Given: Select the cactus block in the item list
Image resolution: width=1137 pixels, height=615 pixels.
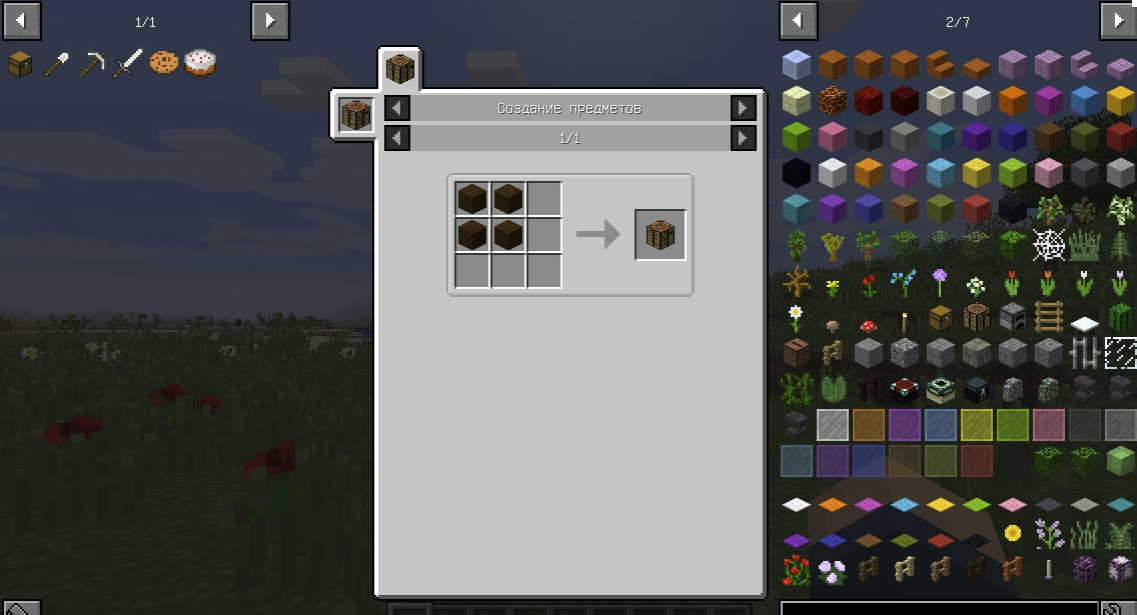Looking at the screenshot, I should pyautogui.click(x=1120, y=318).
